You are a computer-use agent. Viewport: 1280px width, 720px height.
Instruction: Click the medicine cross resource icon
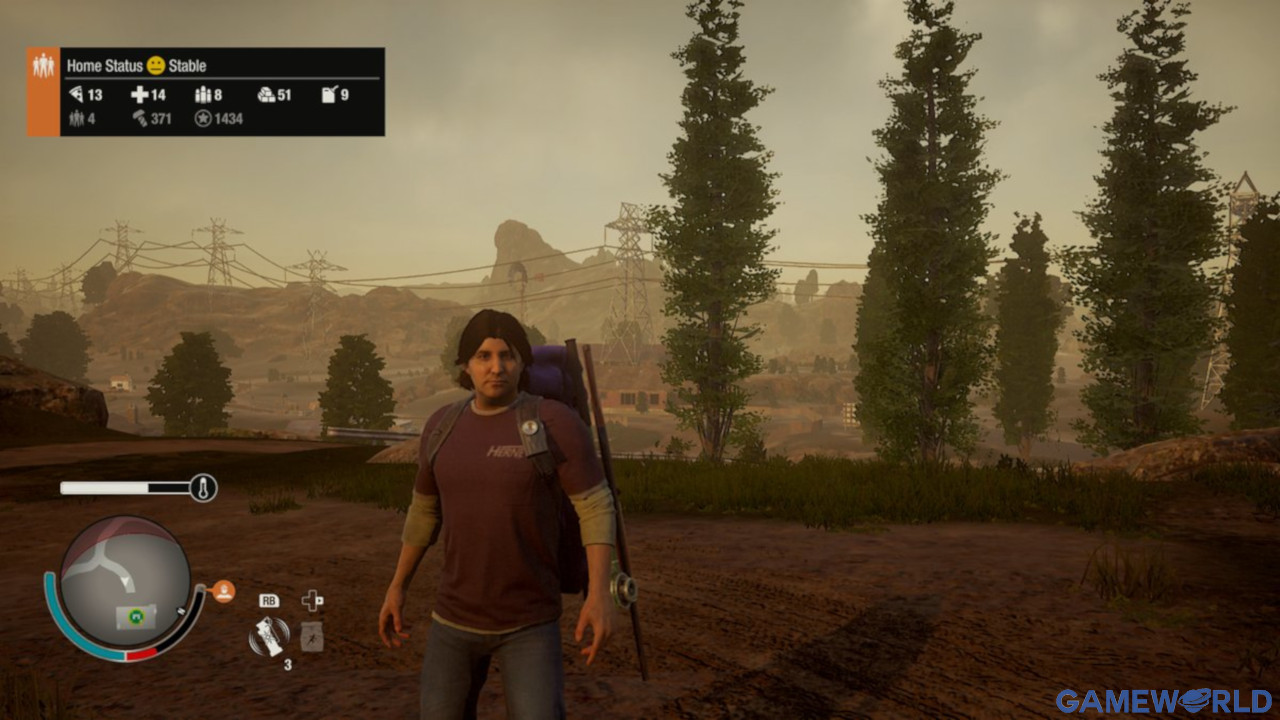[140, 95]
